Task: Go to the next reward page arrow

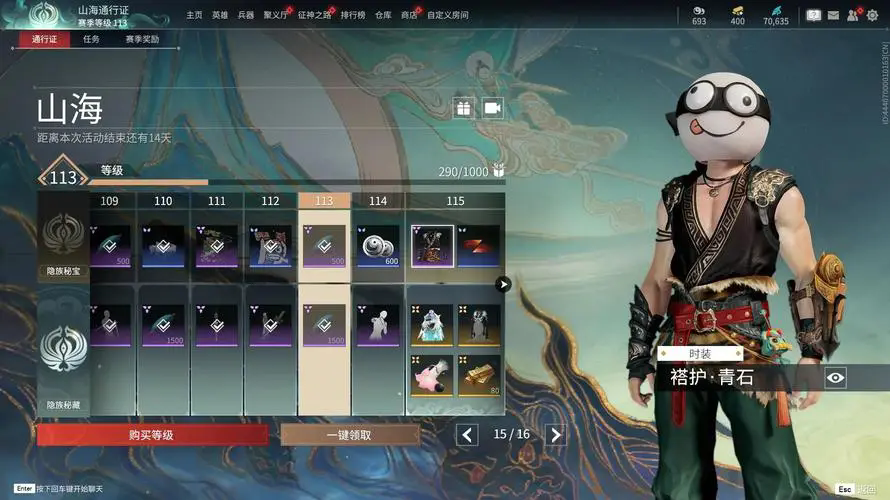Action: 556,434
